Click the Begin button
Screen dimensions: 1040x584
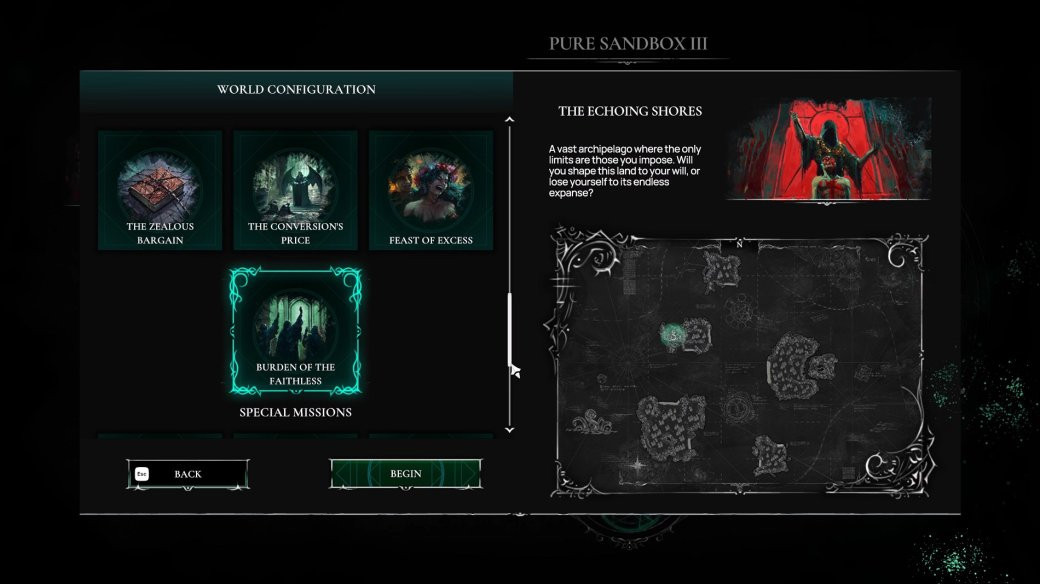coord(405,474)
